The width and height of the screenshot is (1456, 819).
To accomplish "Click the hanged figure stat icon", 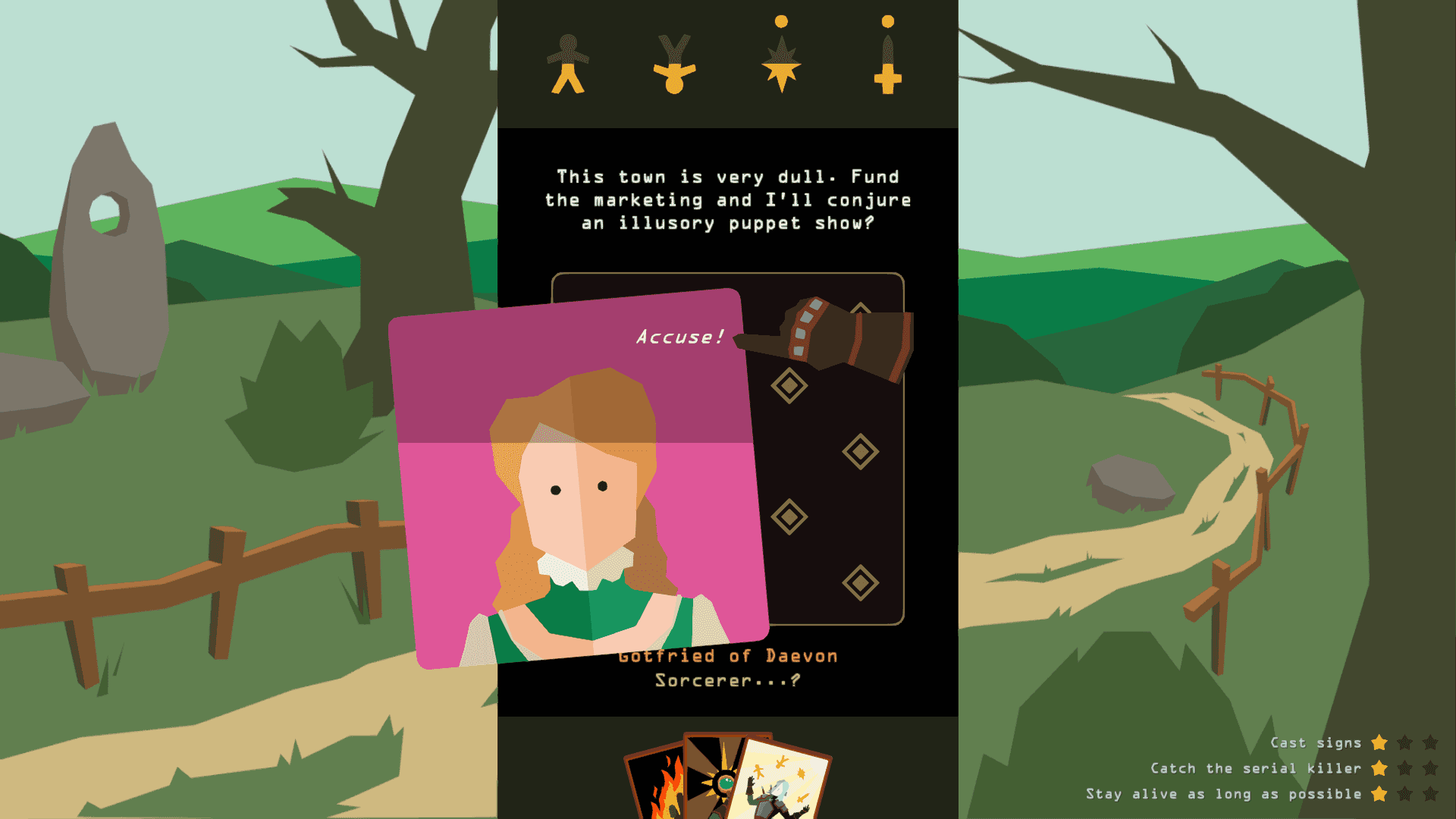I will [x=675, y=64].
